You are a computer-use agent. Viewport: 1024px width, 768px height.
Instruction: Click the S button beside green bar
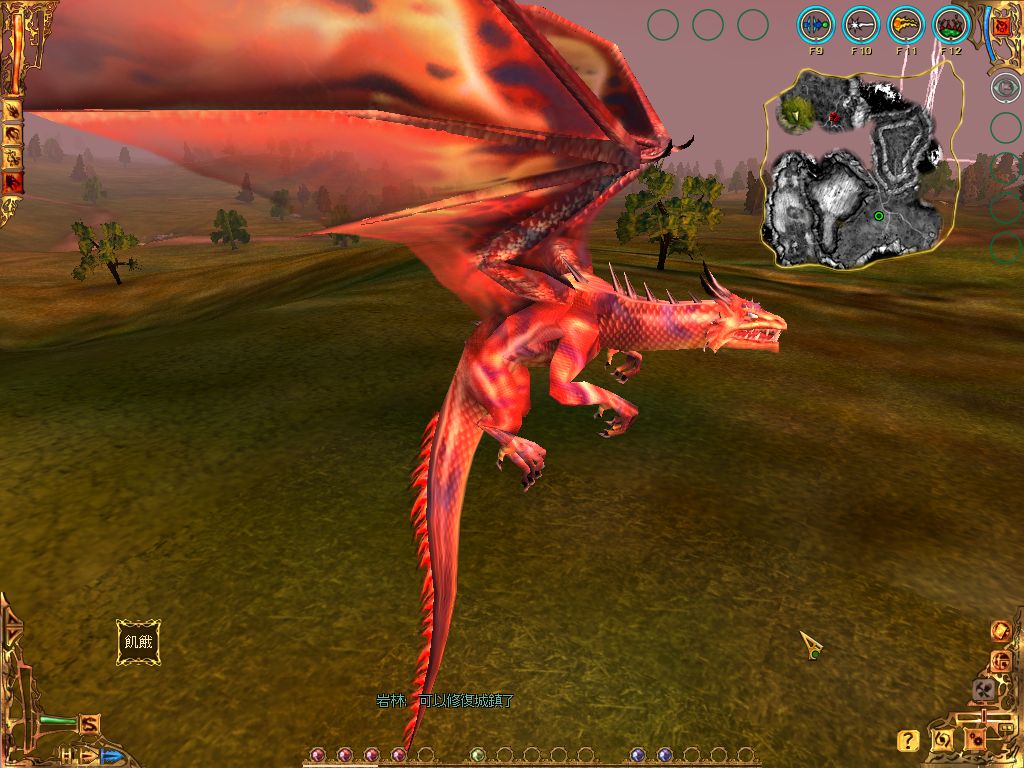[x=90, y=723]
